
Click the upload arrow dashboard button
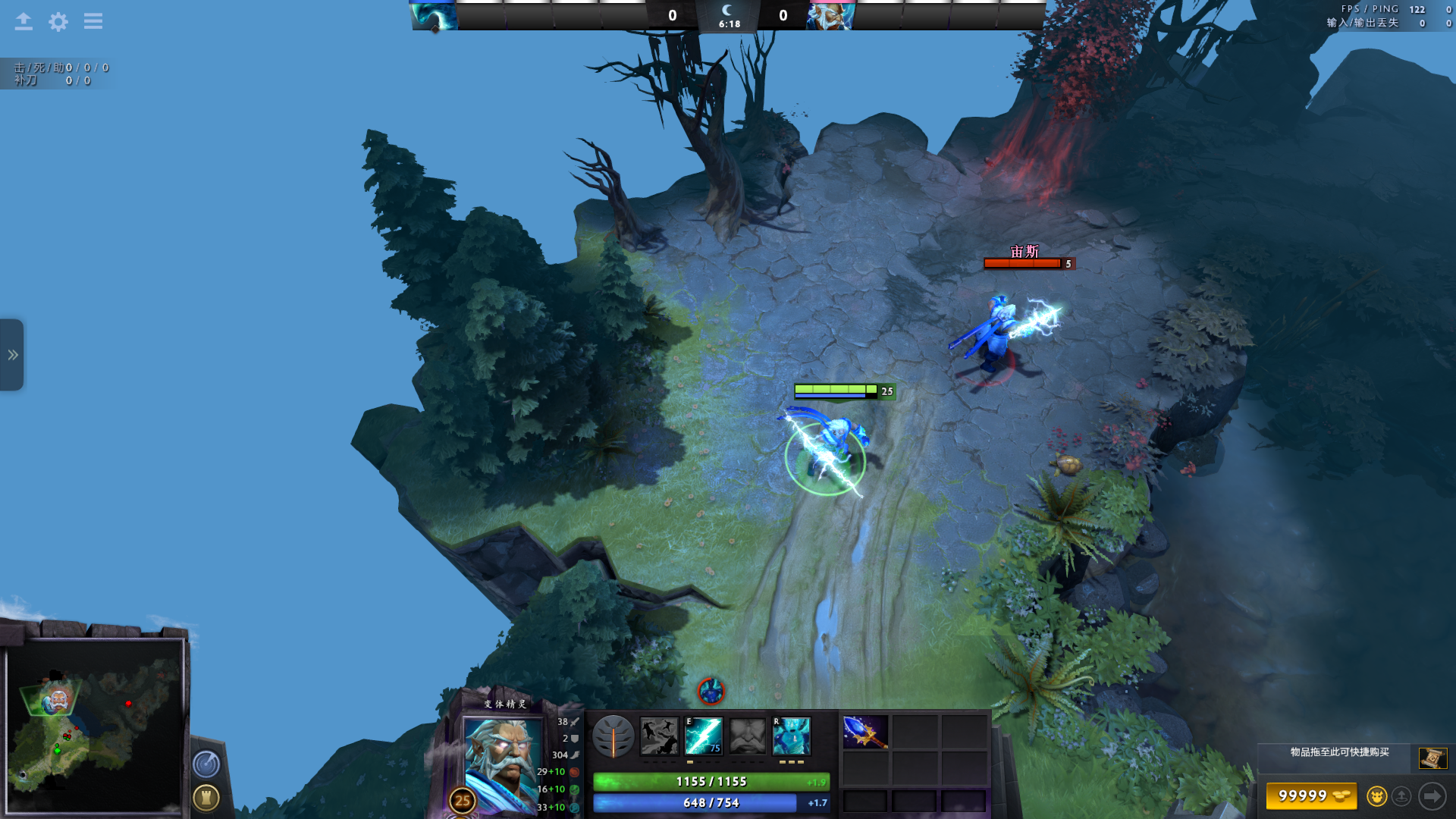pos(24,21)
